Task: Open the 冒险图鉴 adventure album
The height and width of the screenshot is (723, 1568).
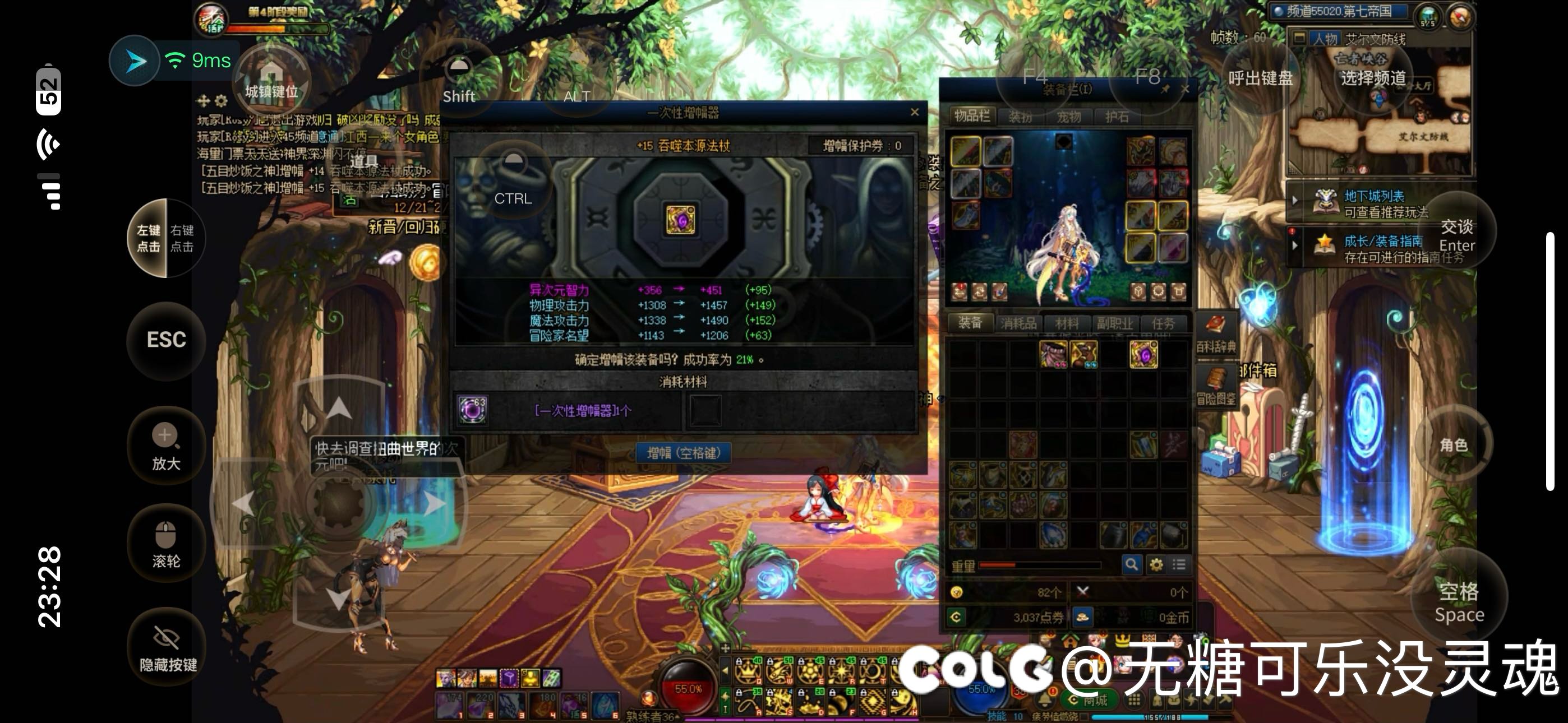Action: [1216, 387]
